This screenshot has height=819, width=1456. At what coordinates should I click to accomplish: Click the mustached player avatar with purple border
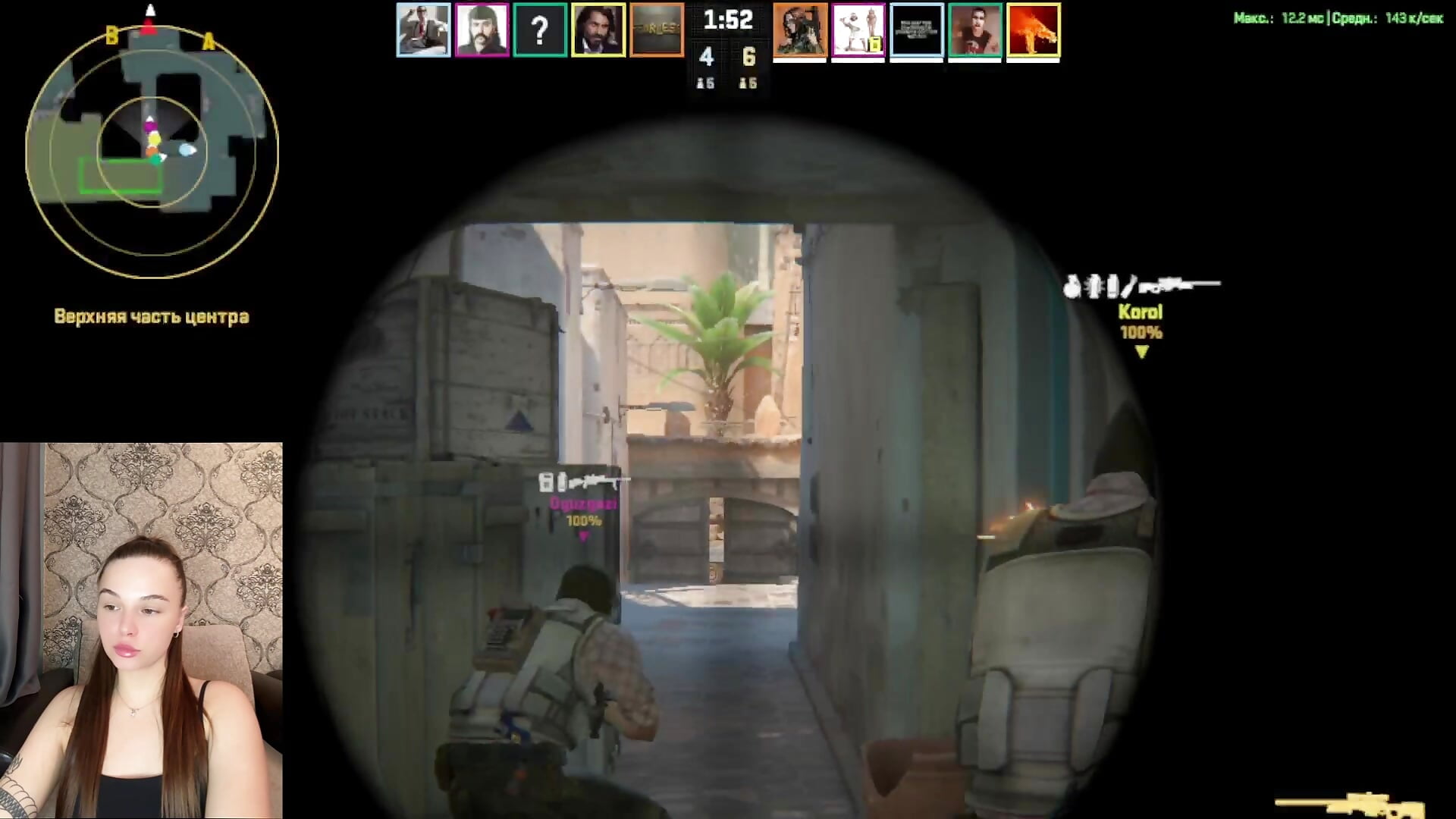482,30
